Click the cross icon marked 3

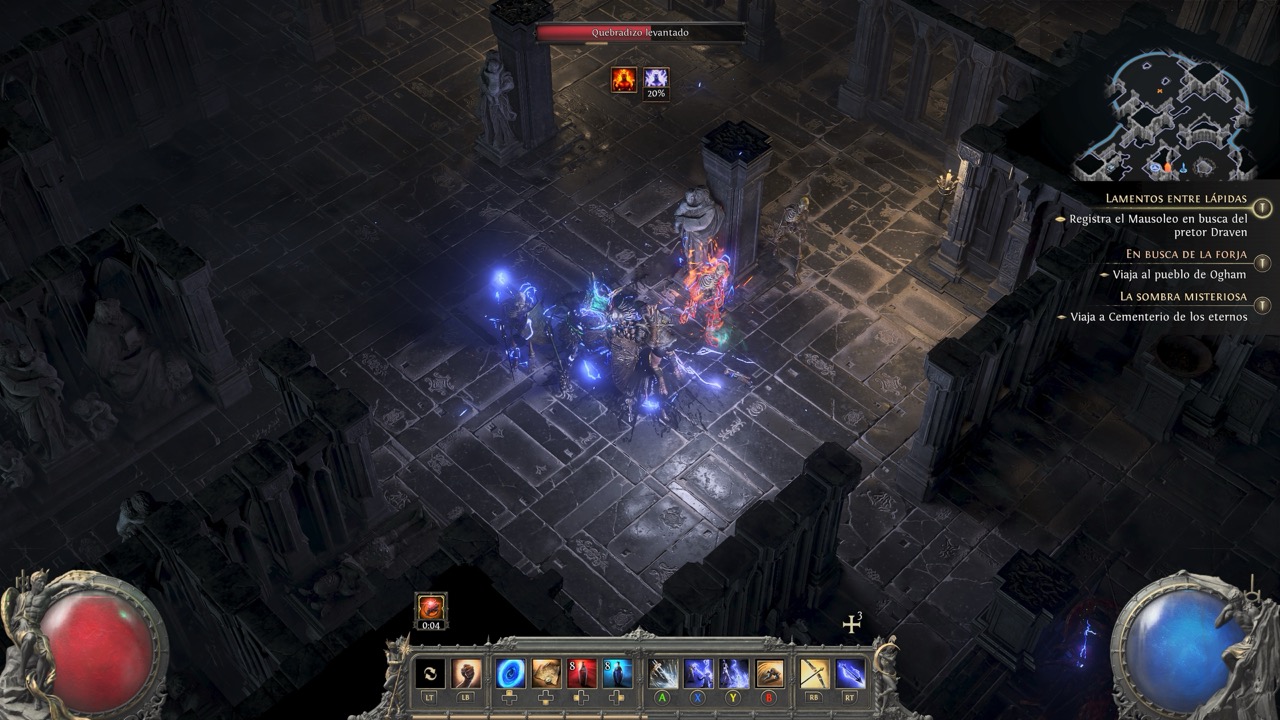tap(852, 624)
